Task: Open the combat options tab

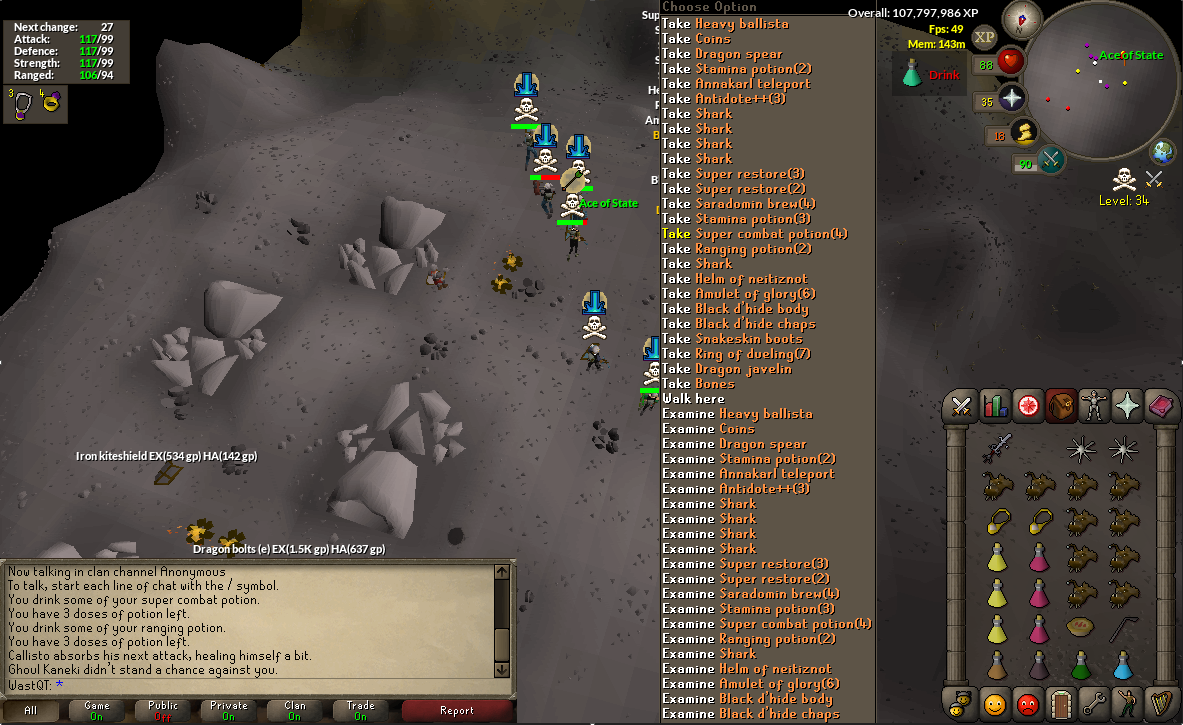Action: coord(962,406)
